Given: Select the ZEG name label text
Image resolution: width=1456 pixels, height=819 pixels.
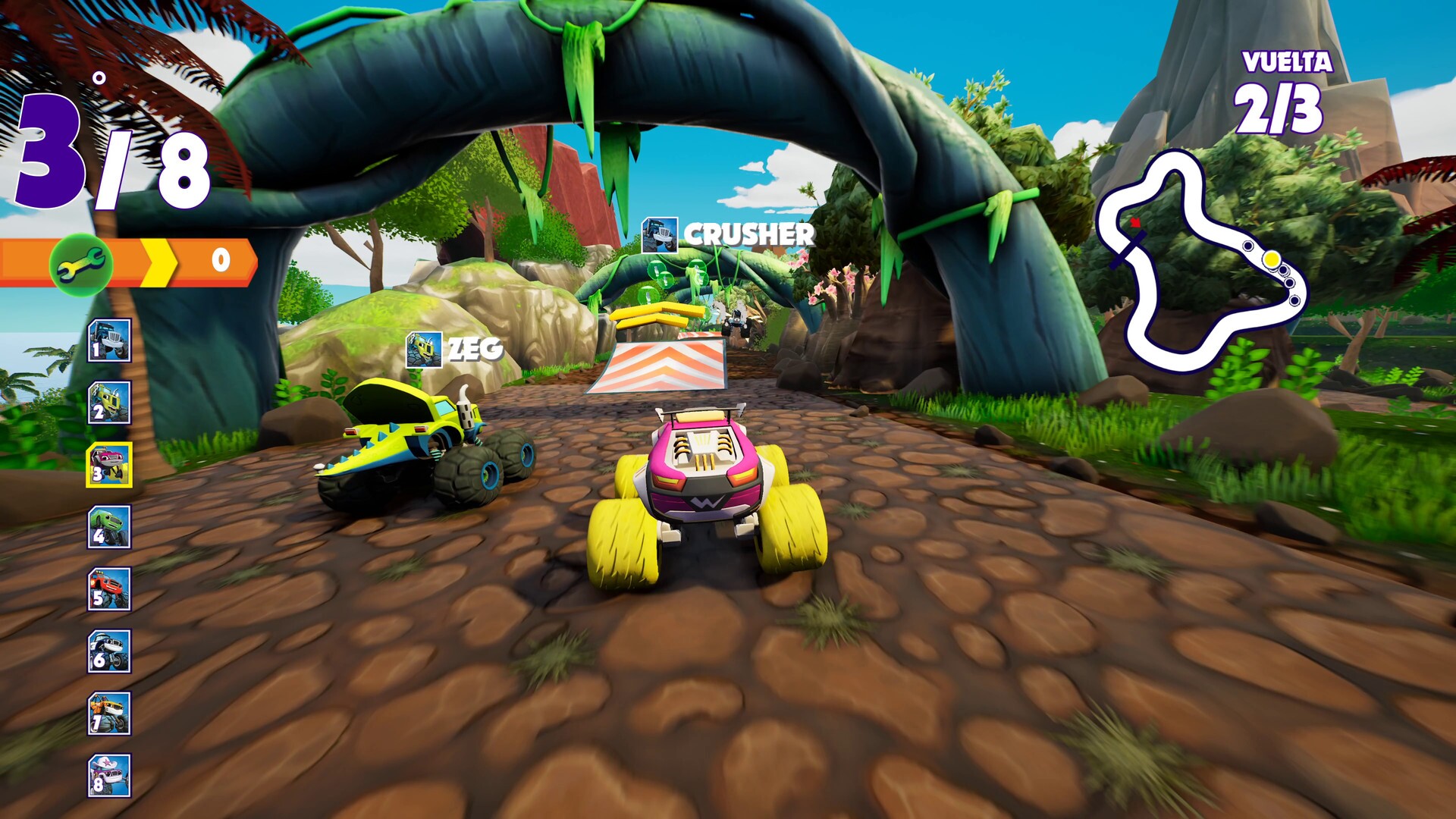Looking at the screenshot, I should tap(474, 347).
